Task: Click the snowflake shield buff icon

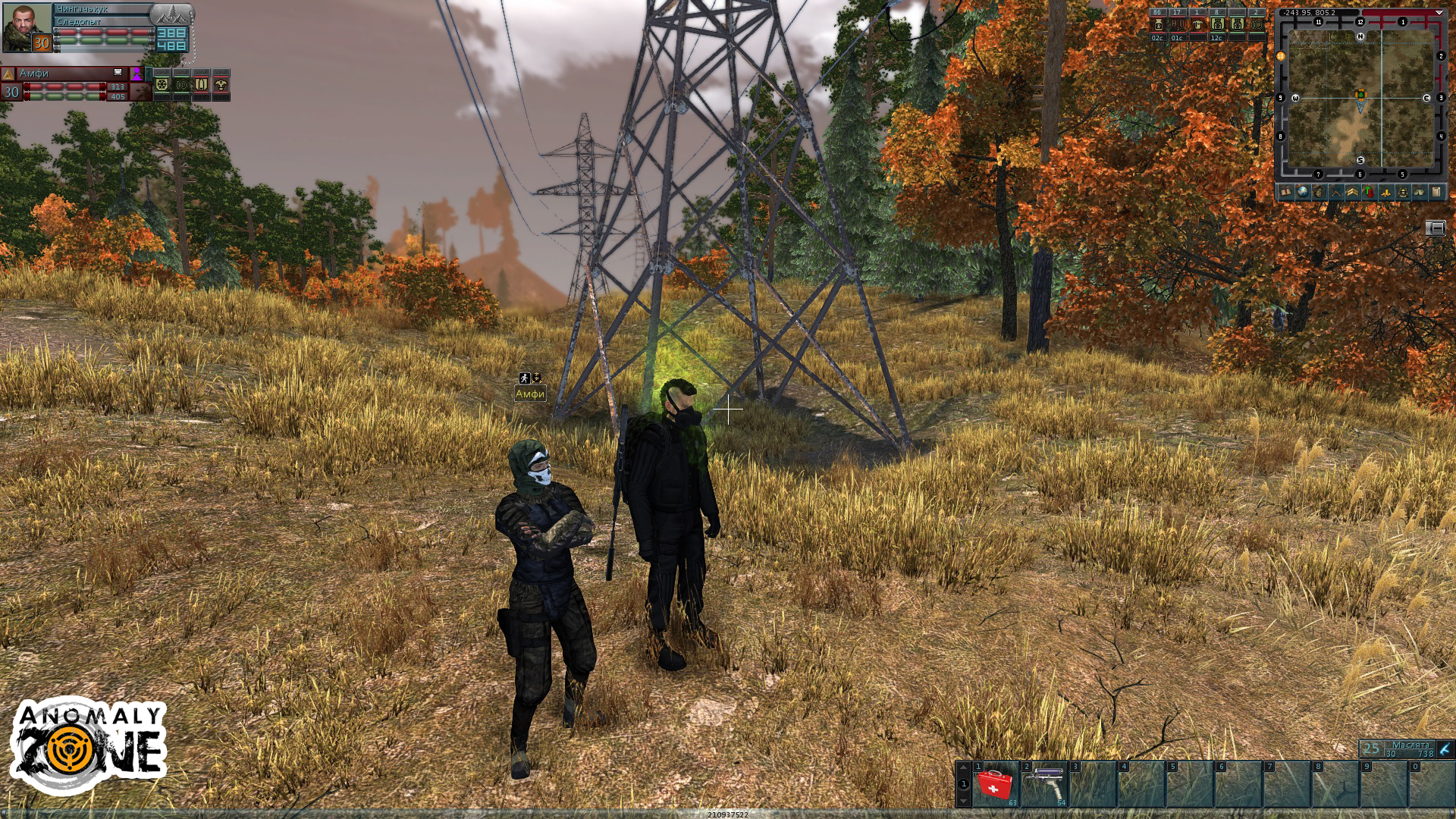Action: pyautogui.click(x=162, y=85)
